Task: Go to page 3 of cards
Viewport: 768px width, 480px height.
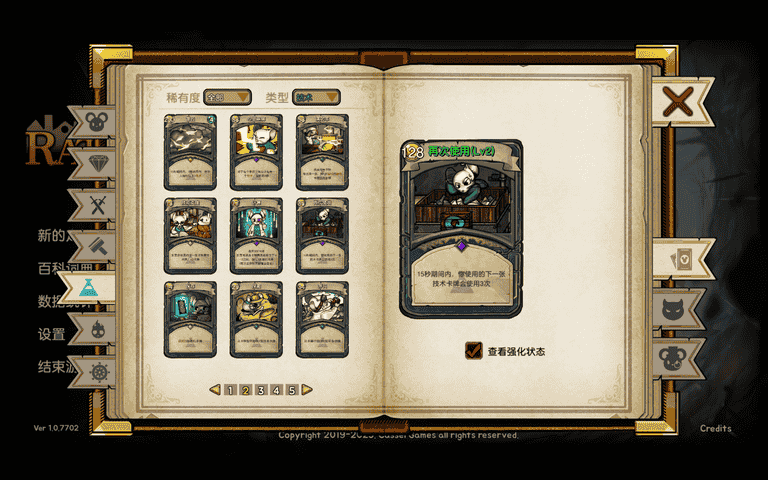Action: [261, 390]
